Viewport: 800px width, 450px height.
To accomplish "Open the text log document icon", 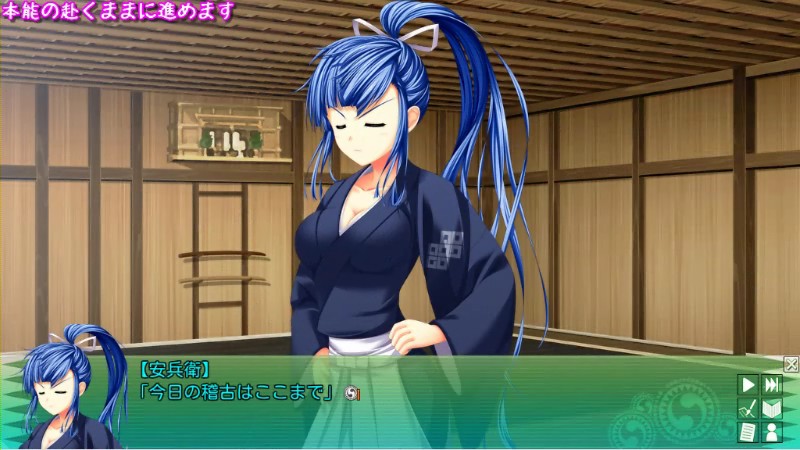I will coord(747,432).
